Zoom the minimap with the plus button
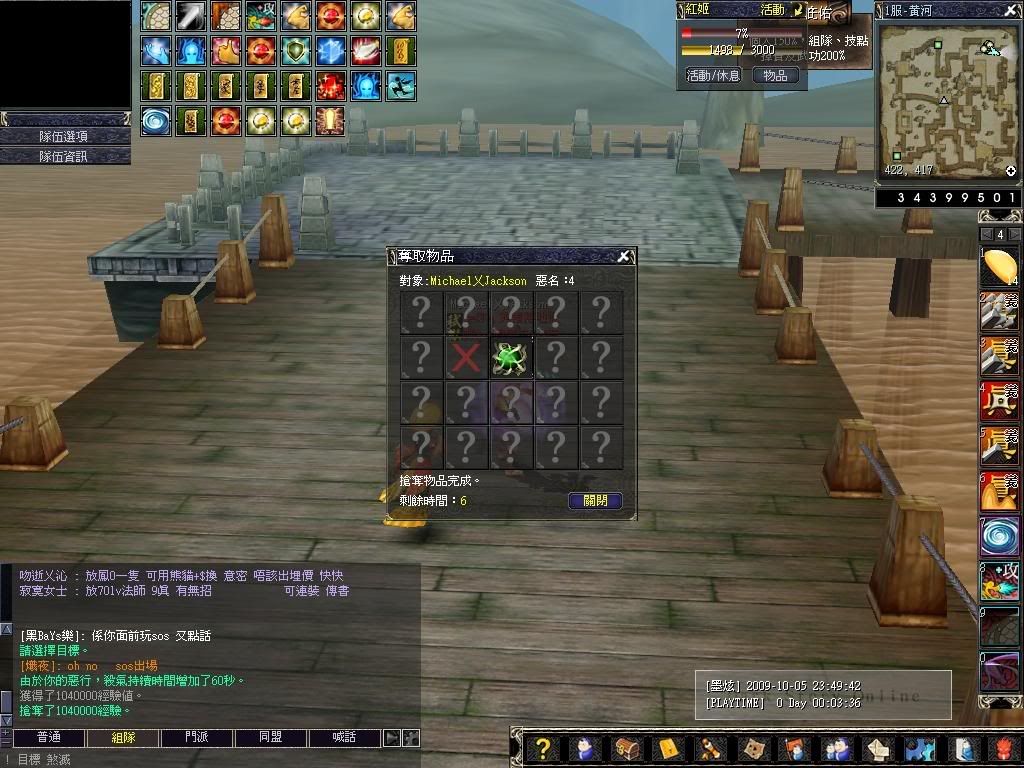1024x768 pixels. coord(1011,171)
